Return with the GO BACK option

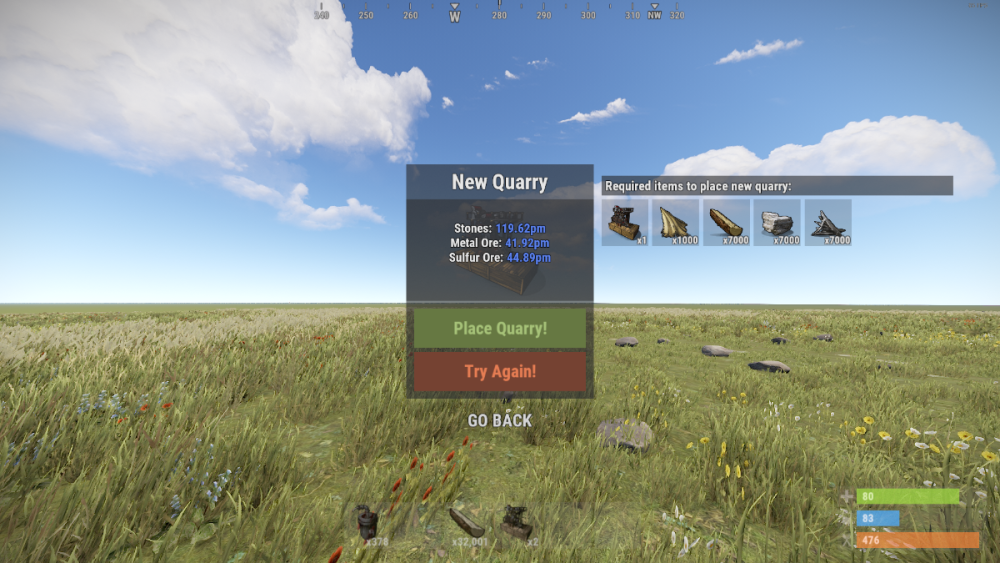pos(500,421)
